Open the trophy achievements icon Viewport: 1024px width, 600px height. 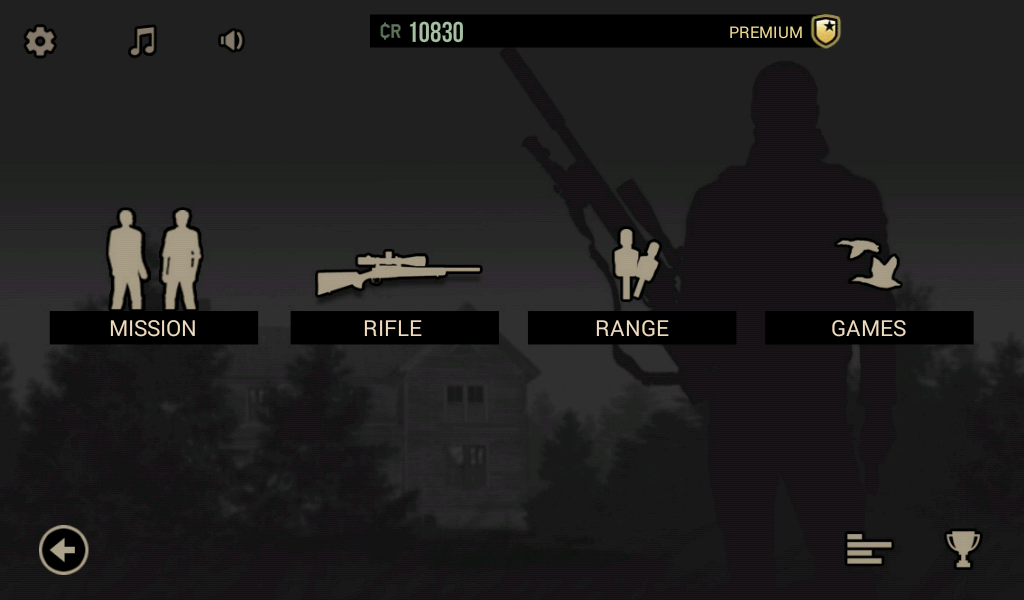[x=963, y=549]
